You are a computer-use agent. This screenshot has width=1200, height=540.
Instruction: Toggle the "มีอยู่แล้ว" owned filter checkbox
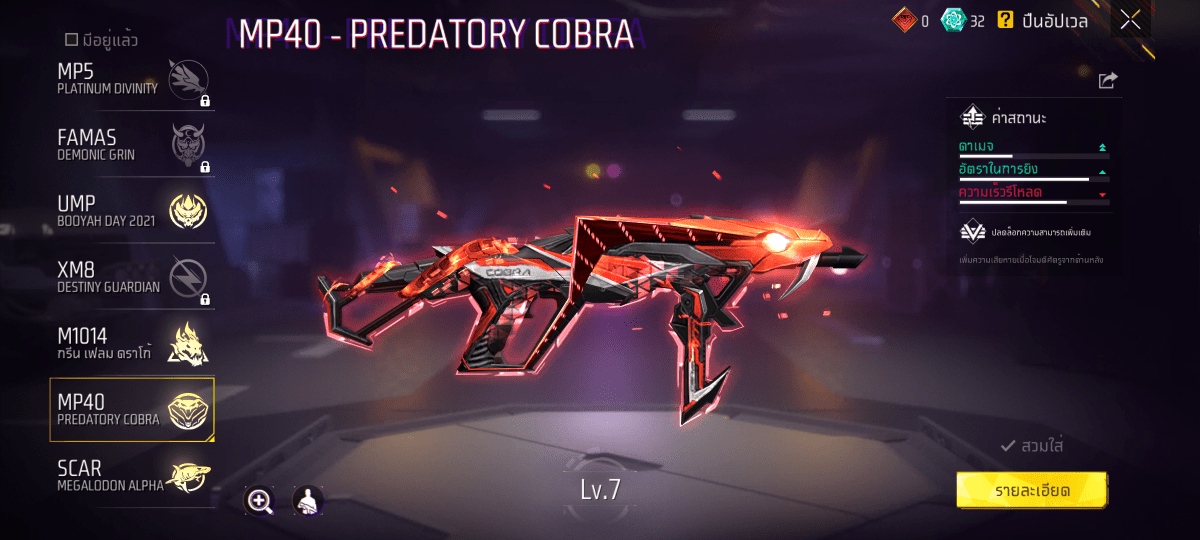[71, 40]
